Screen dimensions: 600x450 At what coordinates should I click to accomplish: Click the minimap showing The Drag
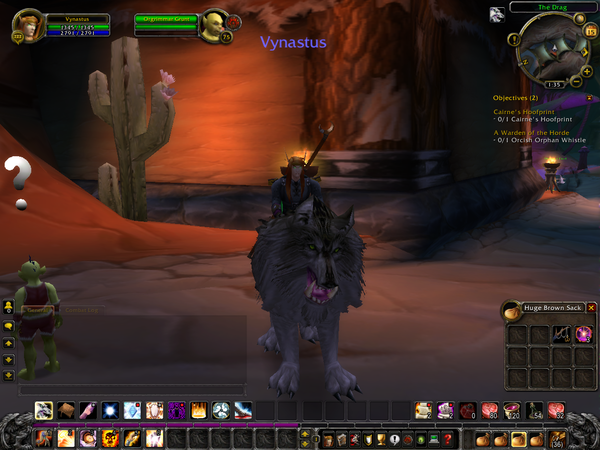pos(552,50)
